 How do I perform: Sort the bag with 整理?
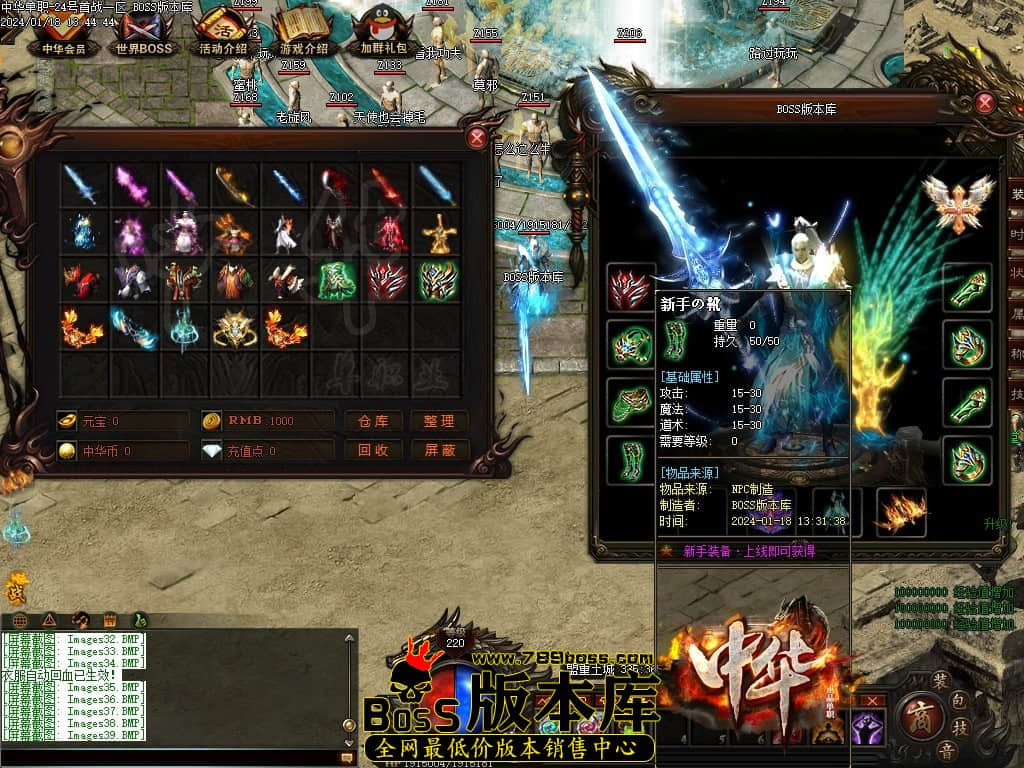pyautogui.click(x=439, y=421)
